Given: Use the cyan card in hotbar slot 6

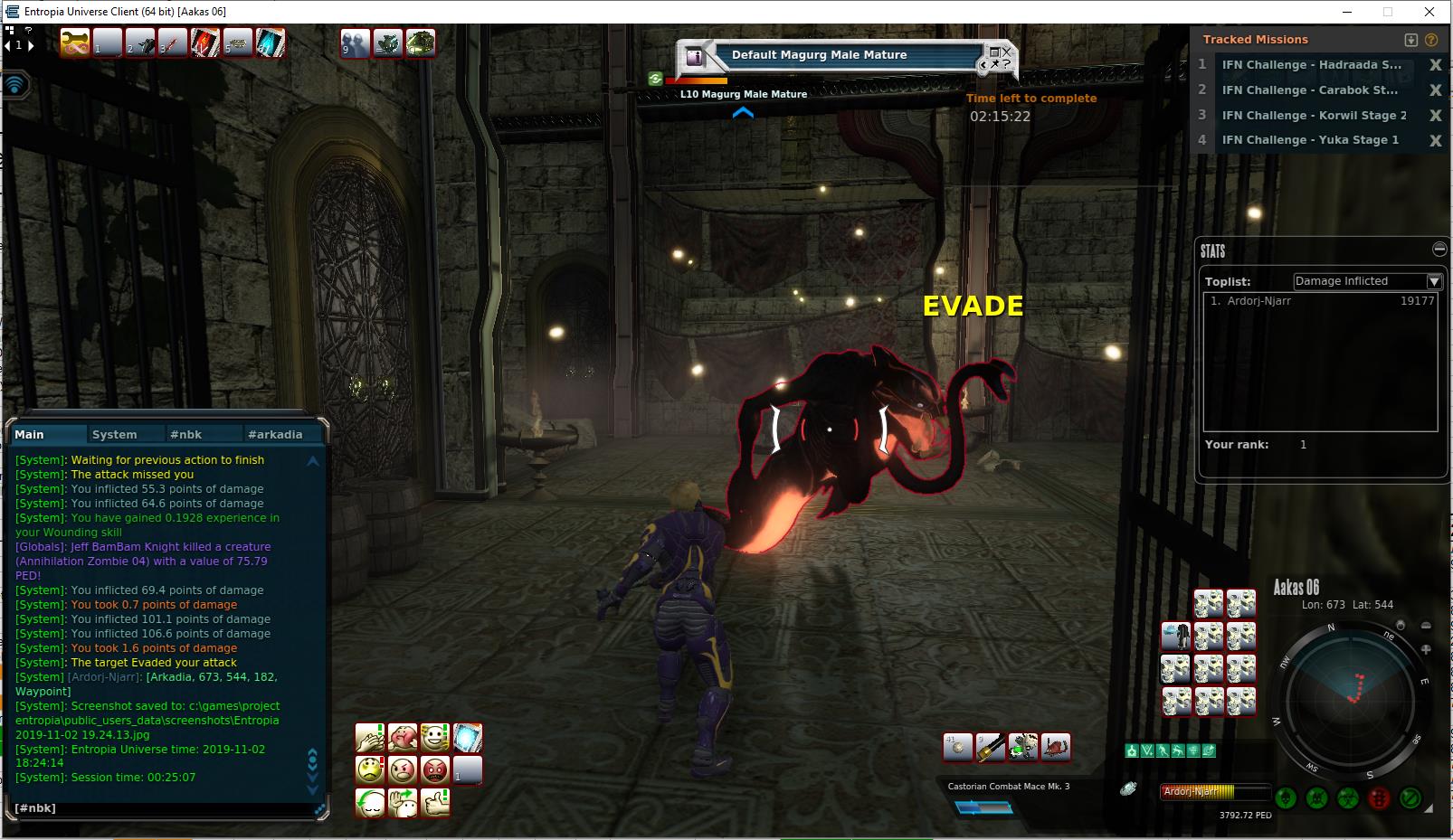Looking at the screenshot, I should coord(270,42).
